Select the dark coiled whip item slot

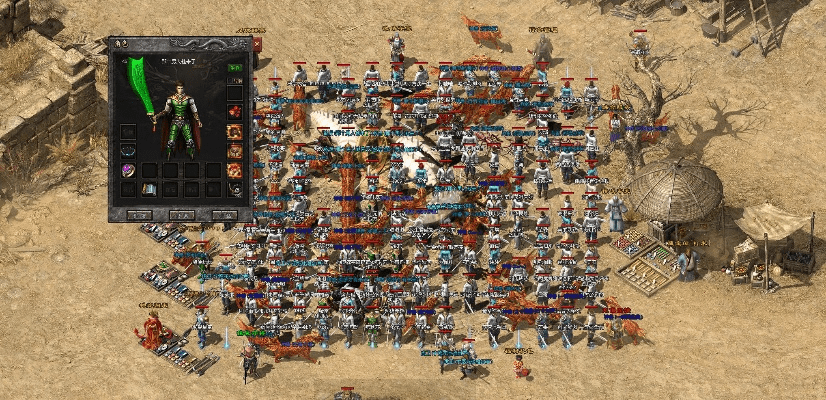click(x=234, y=189)
